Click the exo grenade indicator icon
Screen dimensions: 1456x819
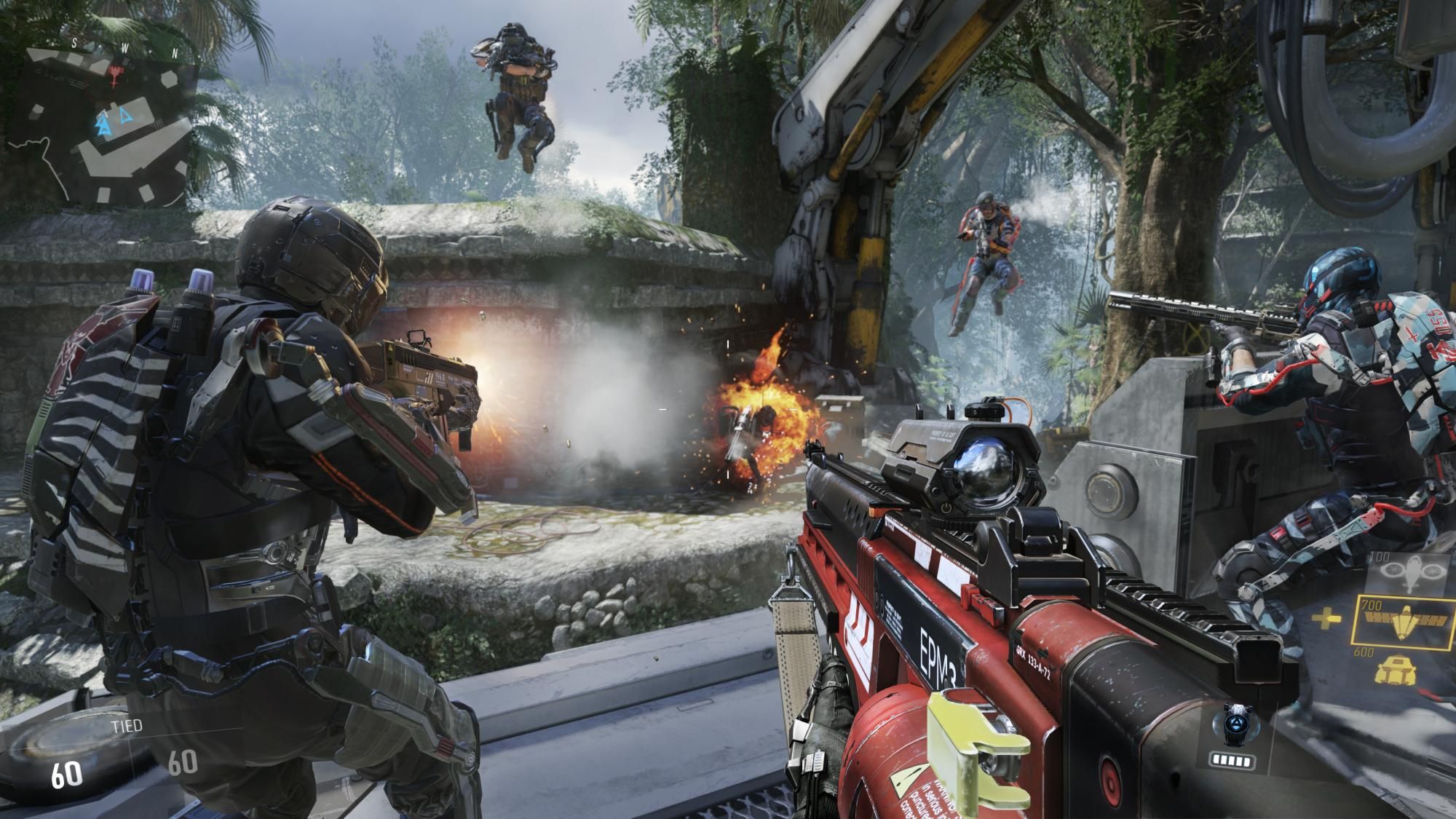tap(1238, 724)
